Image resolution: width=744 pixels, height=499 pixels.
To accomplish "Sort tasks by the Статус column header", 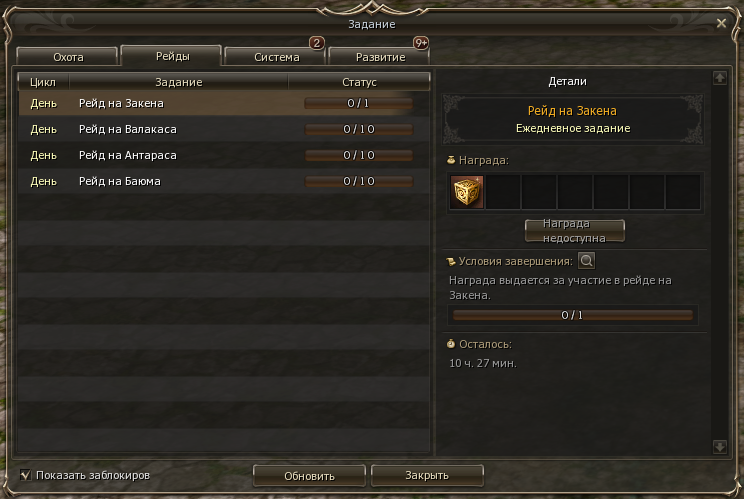I will pyautogui.click(x=359, y=82).
